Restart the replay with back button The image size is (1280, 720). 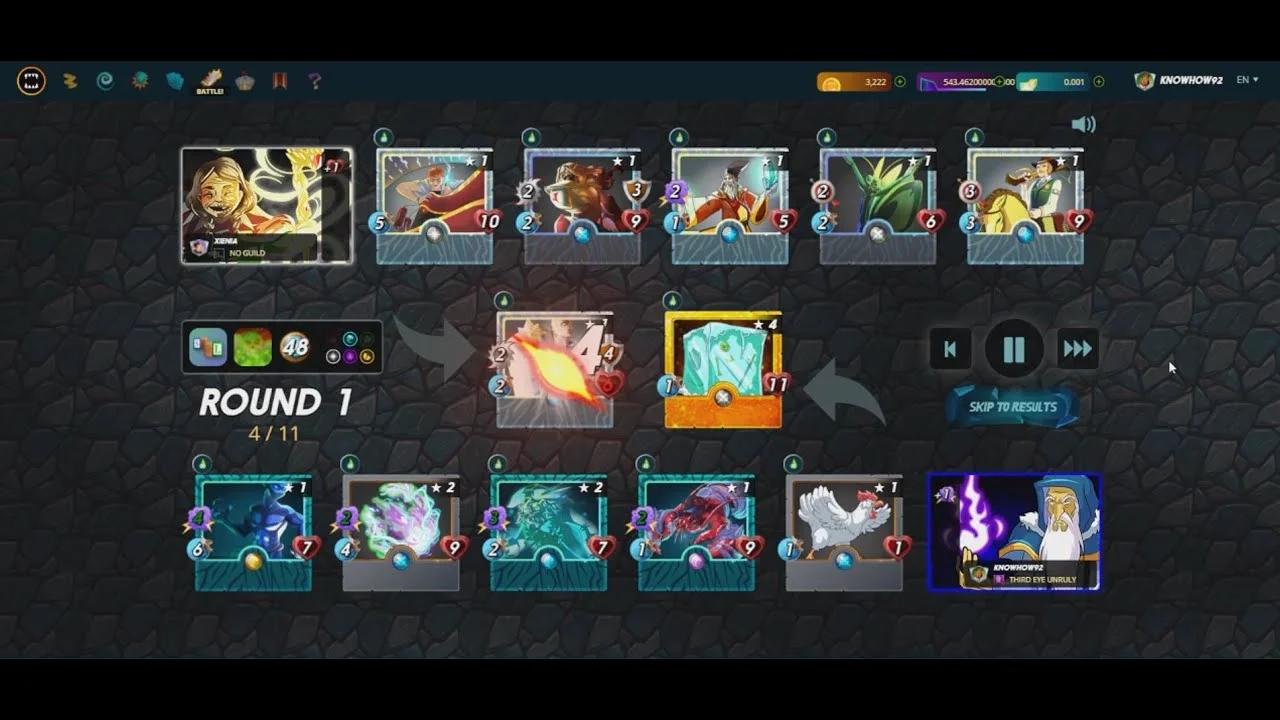pos(949,350)
